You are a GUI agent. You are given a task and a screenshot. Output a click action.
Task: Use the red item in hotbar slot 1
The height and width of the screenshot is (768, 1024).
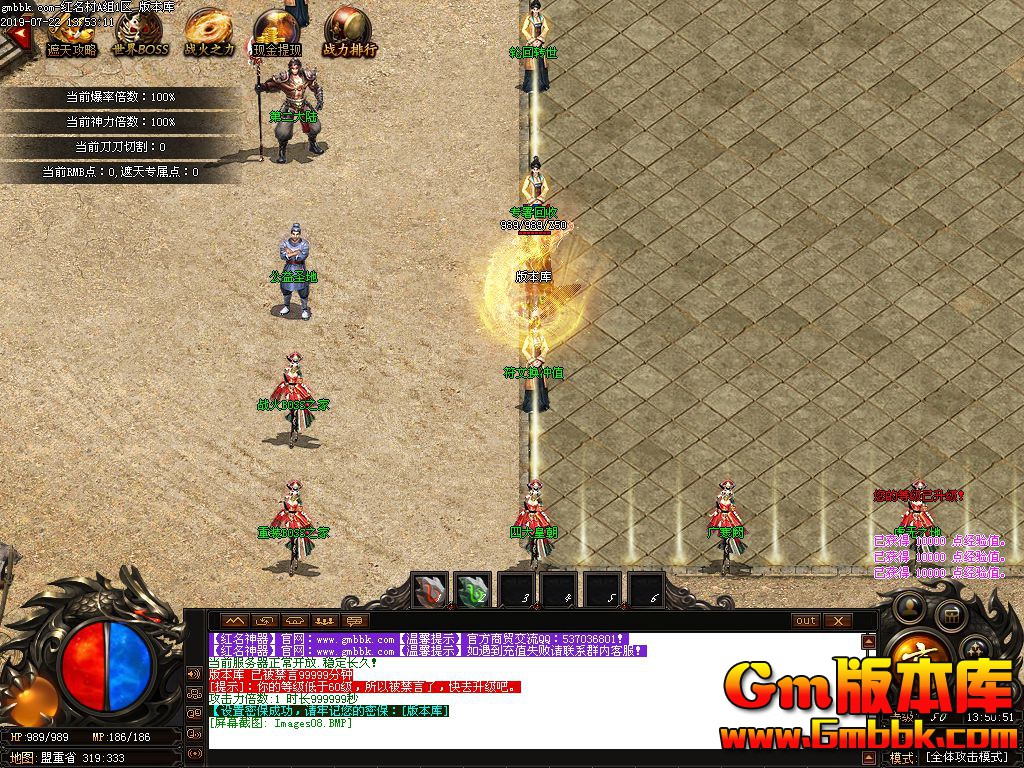tap(431, 591)
